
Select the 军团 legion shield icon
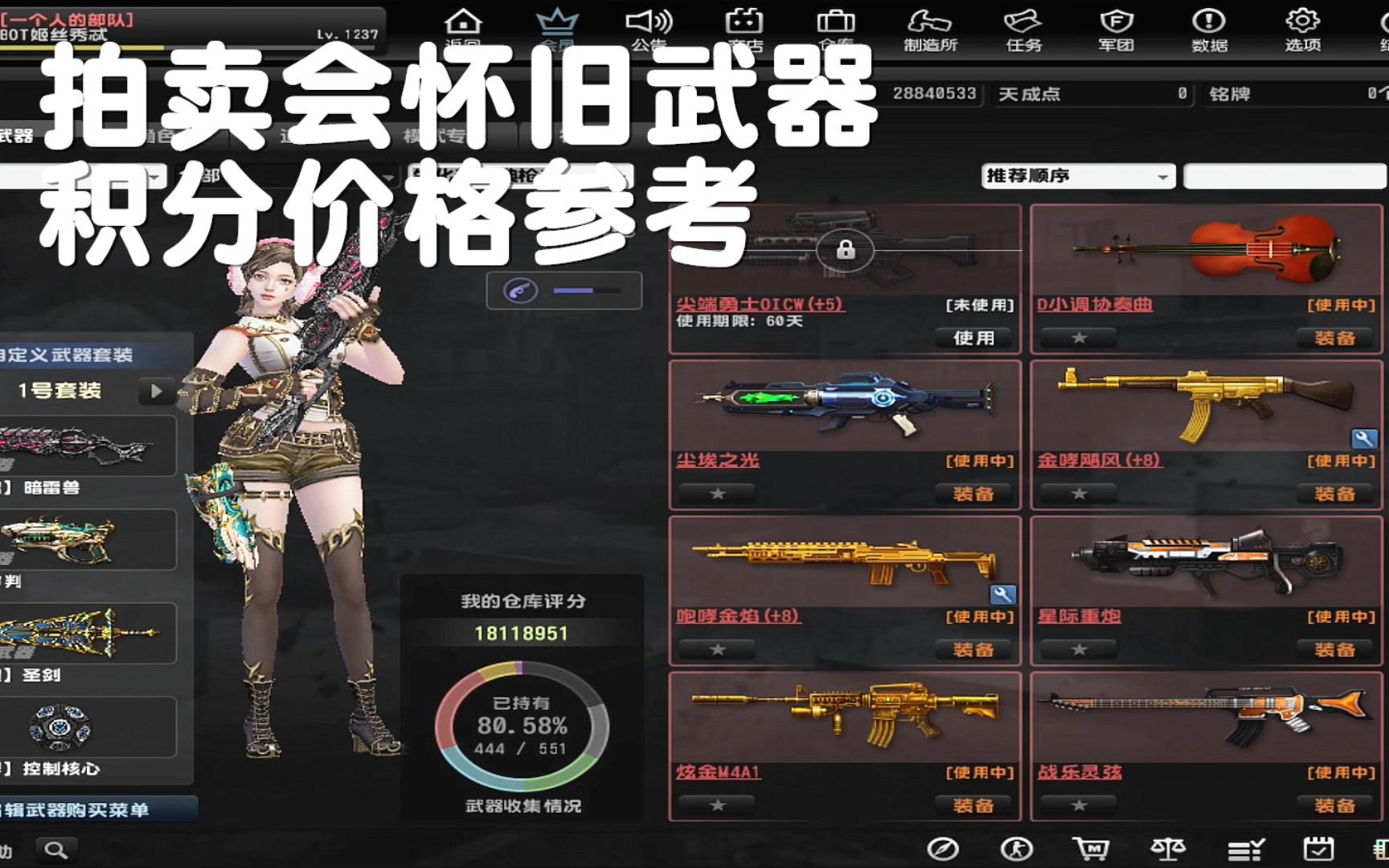(x=1116, y=24)
